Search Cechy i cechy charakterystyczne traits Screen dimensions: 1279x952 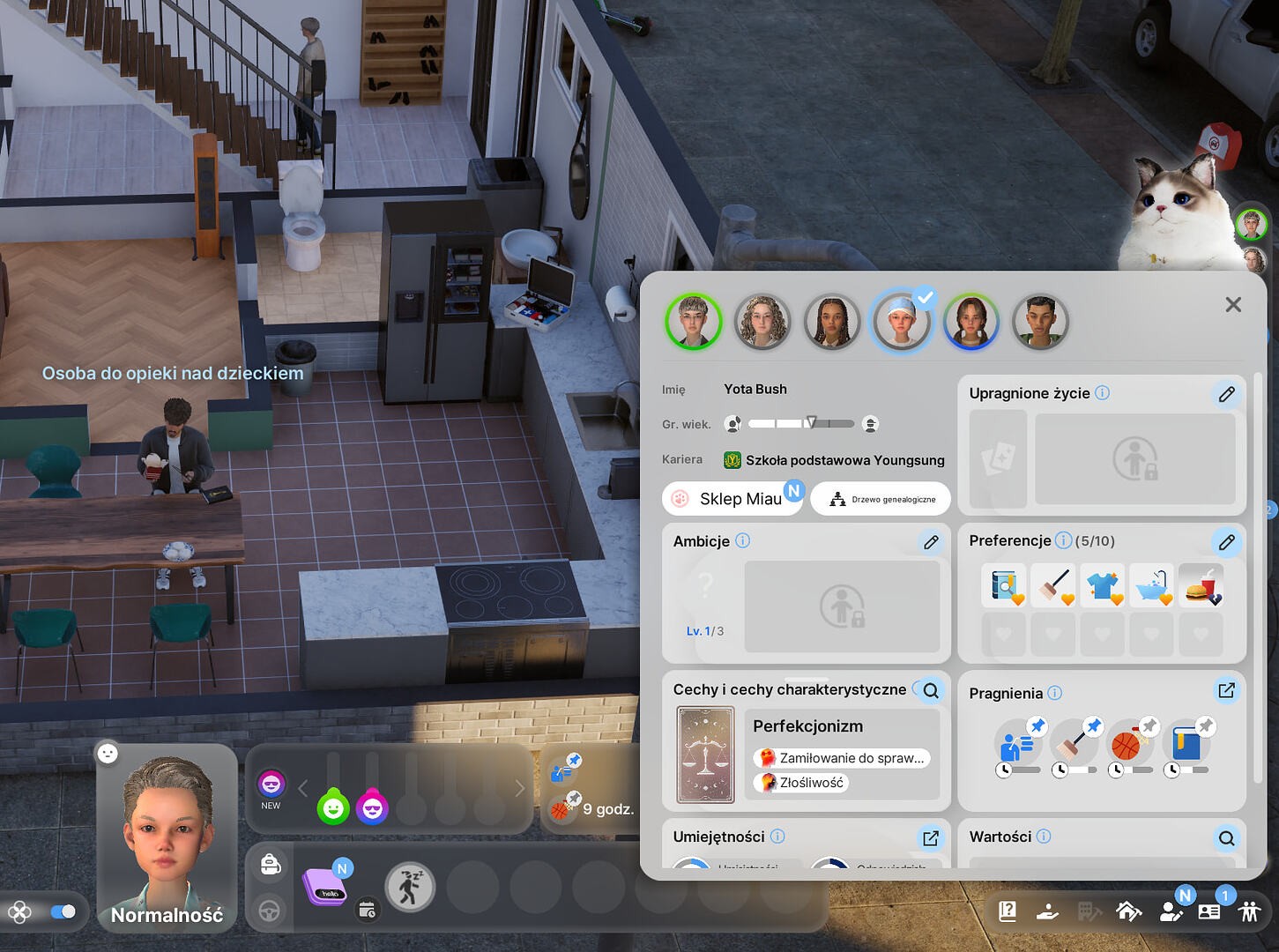[931, 690]
